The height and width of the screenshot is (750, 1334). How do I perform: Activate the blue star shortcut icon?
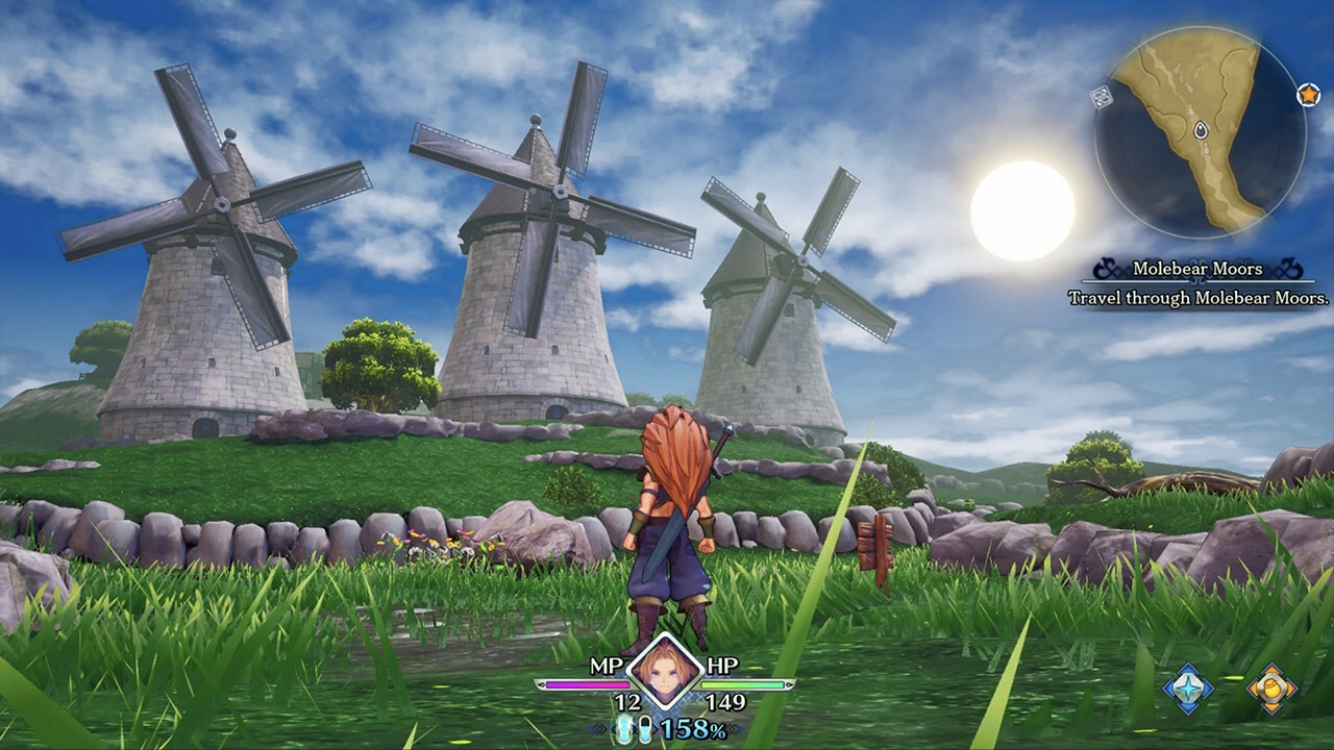1188,688
